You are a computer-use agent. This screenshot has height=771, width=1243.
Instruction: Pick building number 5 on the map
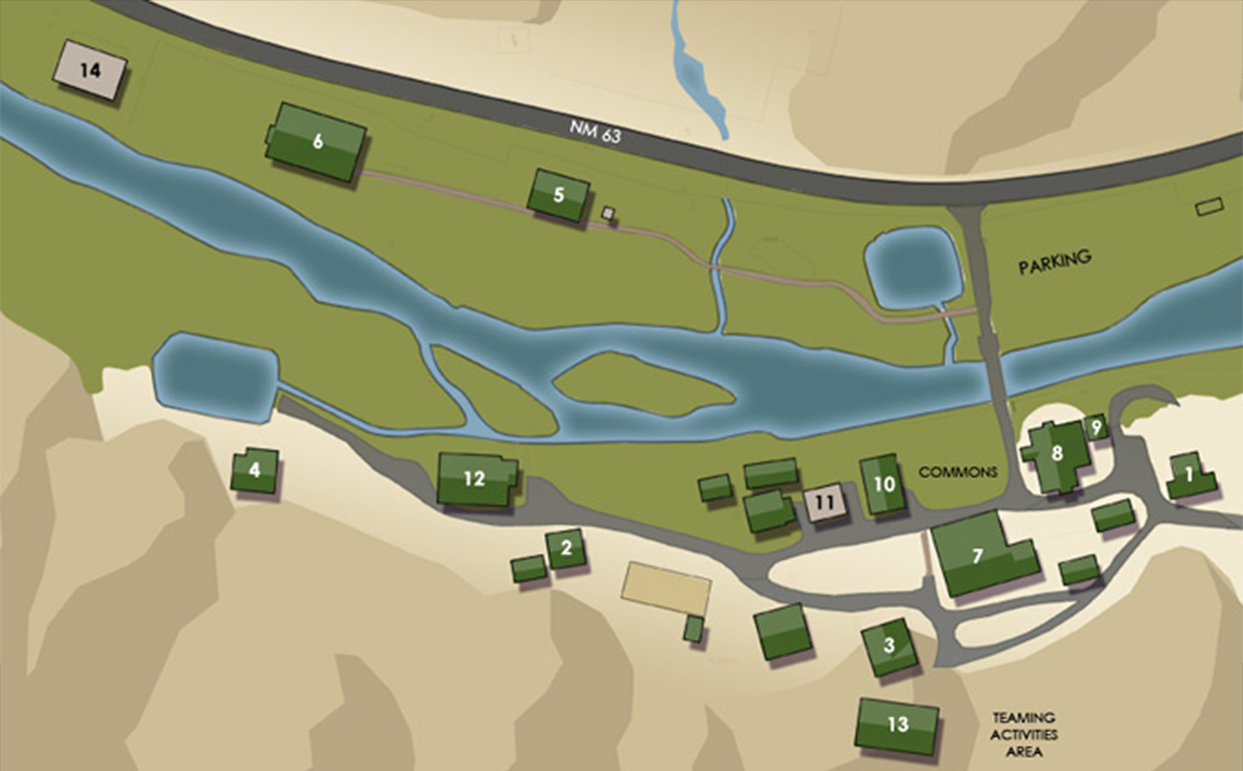click(x=559, y=195)
